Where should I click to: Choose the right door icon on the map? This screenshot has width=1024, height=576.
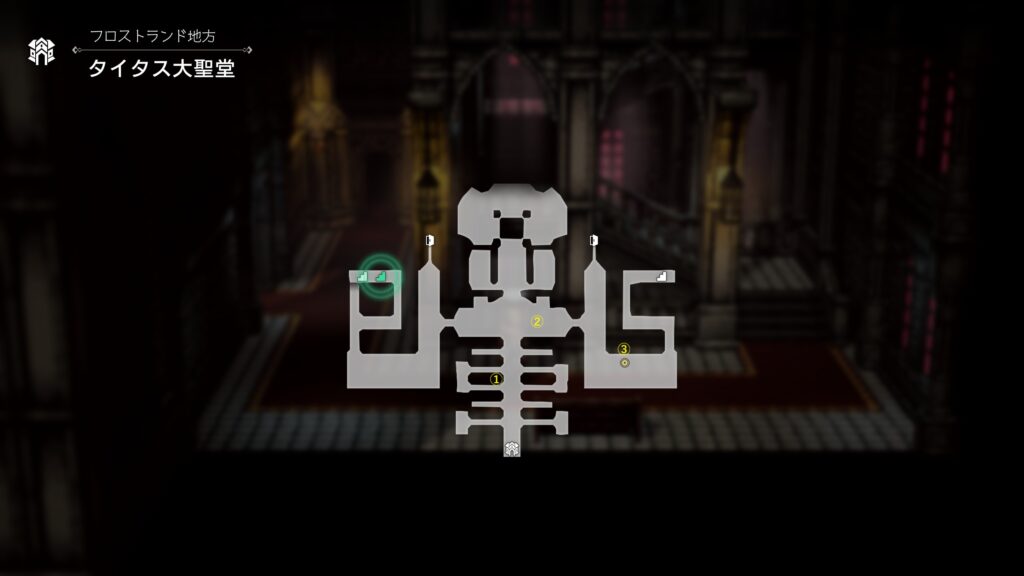pos(593,239)
